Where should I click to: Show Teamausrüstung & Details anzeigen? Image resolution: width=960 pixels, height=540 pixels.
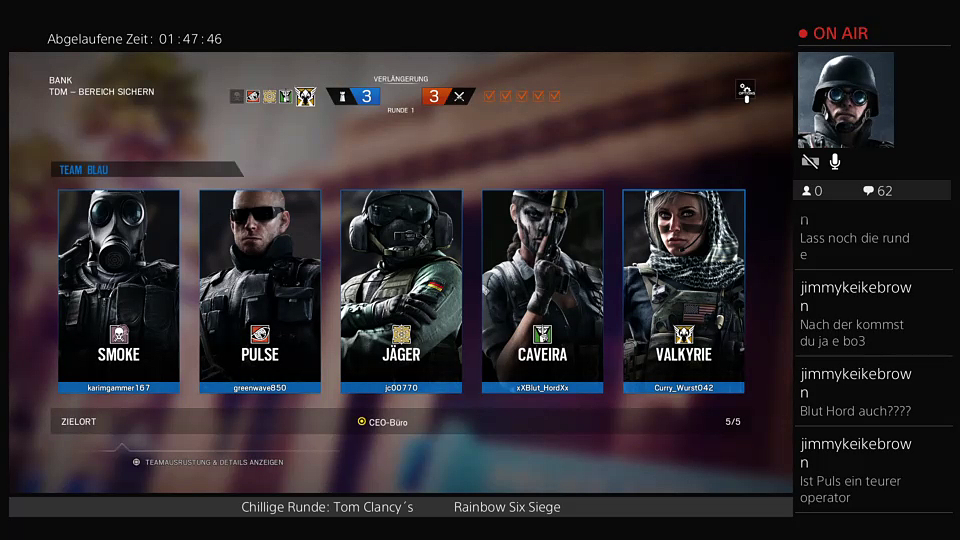point(208,462)
